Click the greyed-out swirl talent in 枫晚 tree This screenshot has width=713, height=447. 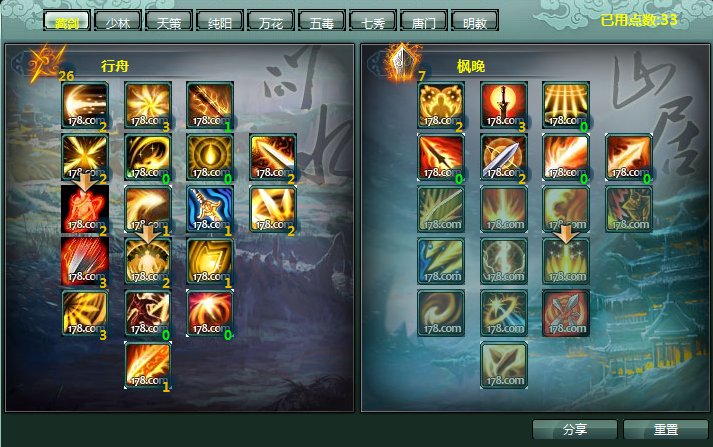442,311
